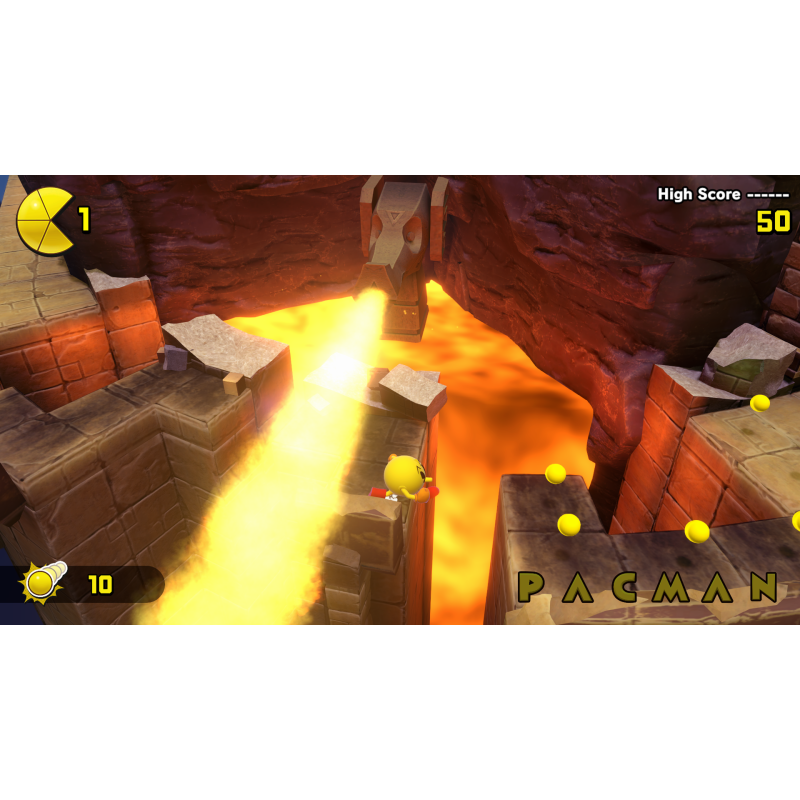This screenshot has height=800, width=800.
Task: Click the PACMAN letters collection tracker
Action: click(x=647, y=587)
